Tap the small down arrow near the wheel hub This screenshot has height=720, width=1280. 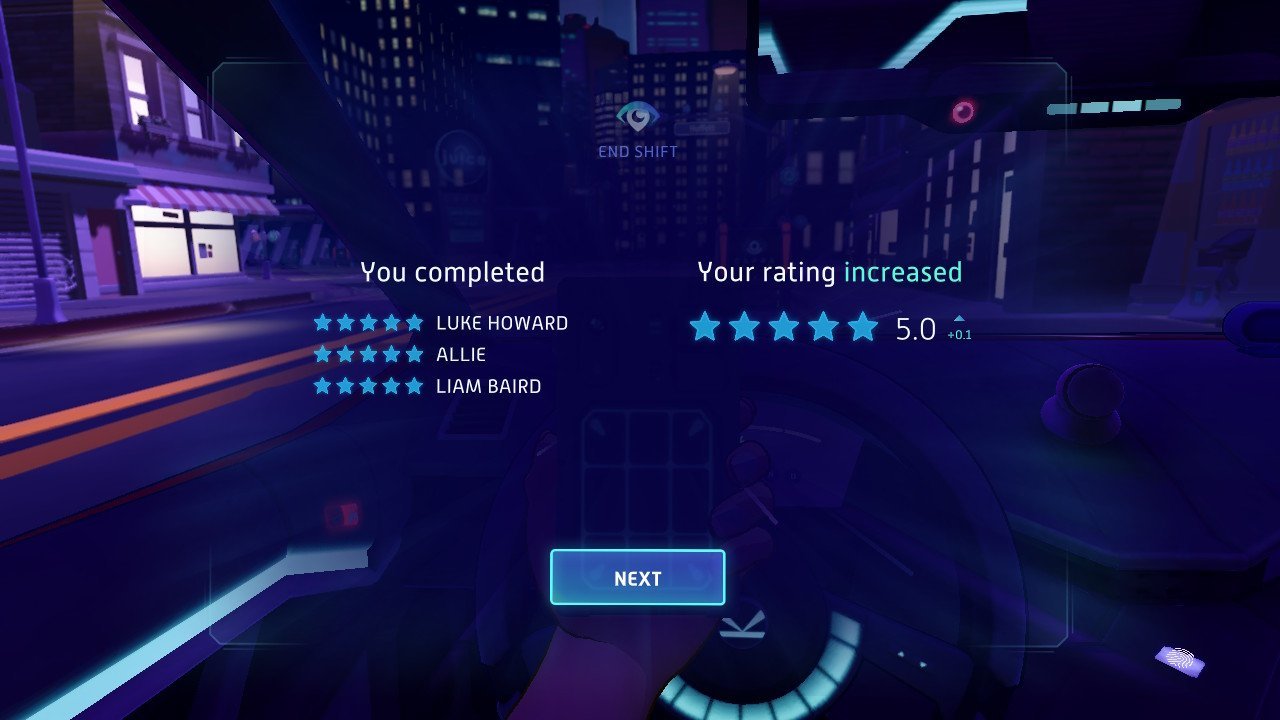[x=923, y=664]
